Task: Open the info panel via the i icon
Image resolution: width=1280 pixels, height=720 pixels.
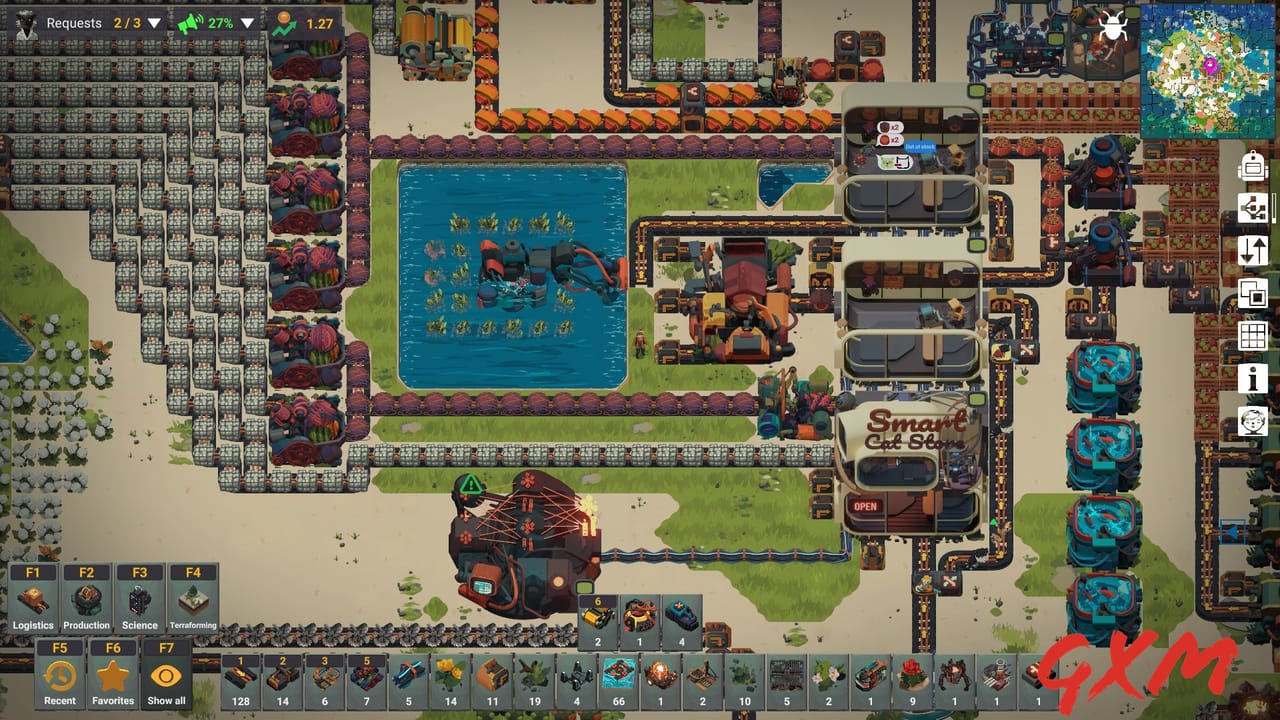Action: tap(1252, 379)
